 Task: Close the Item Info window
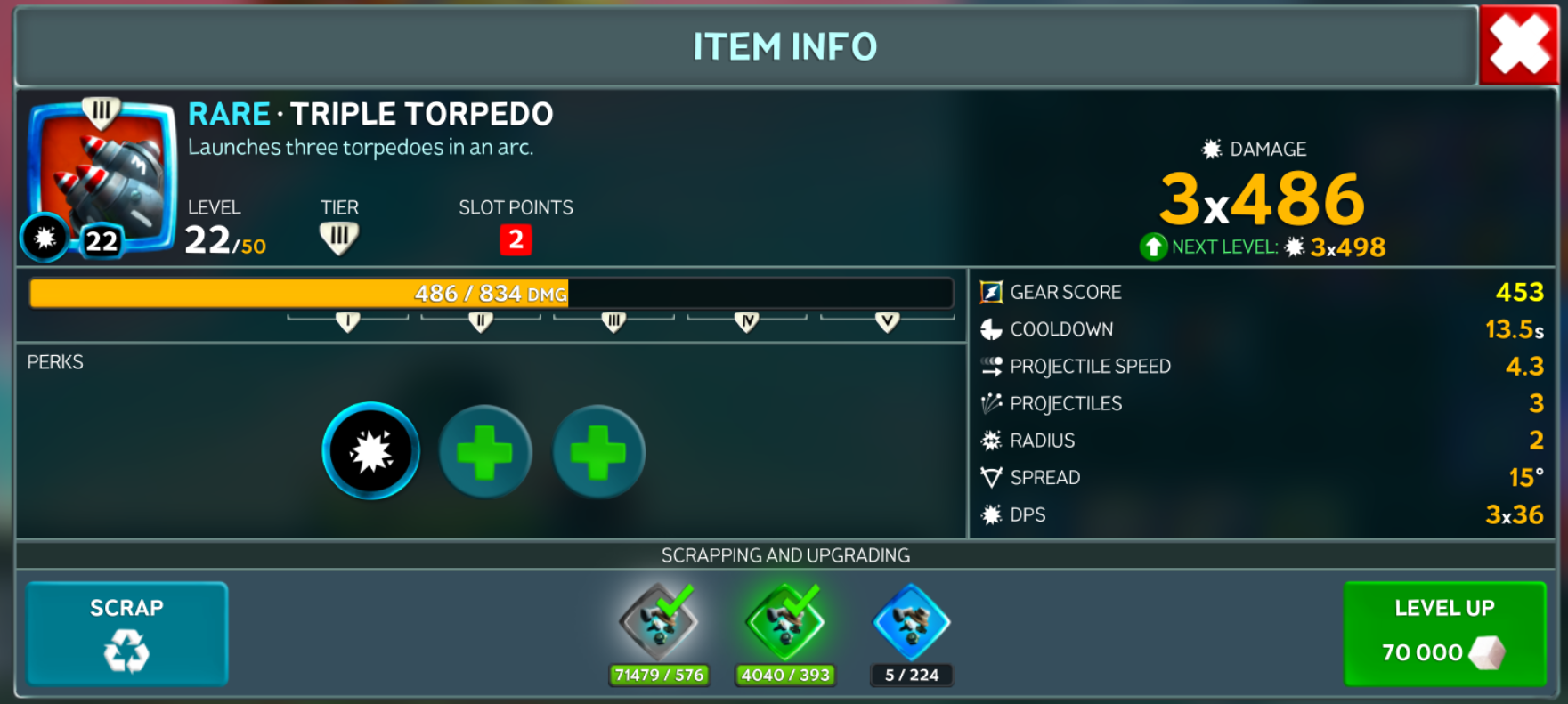(x=1519, y=45)
